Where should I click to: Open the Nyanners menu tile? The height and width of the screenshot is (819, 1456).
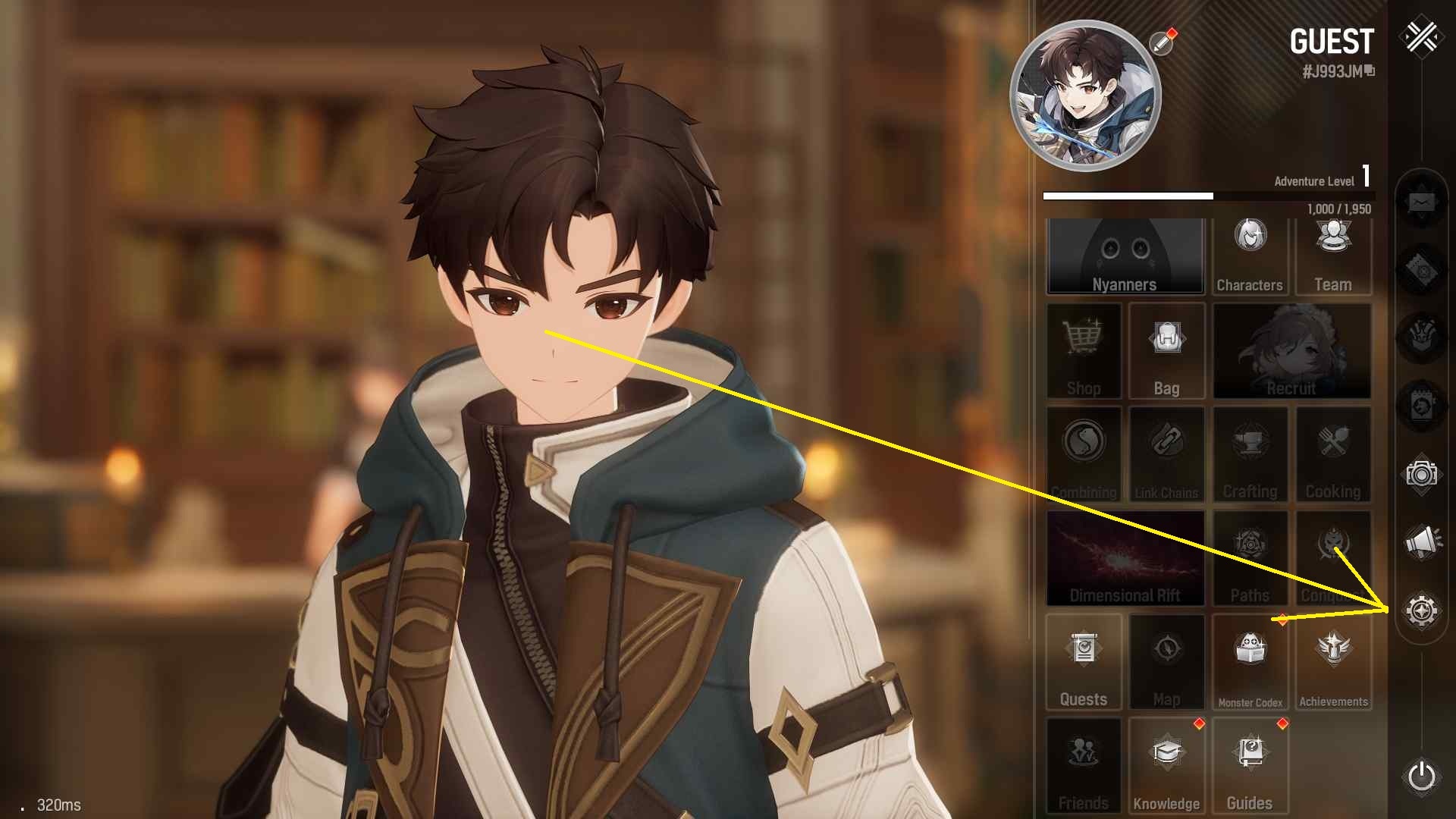[1125, 256]
